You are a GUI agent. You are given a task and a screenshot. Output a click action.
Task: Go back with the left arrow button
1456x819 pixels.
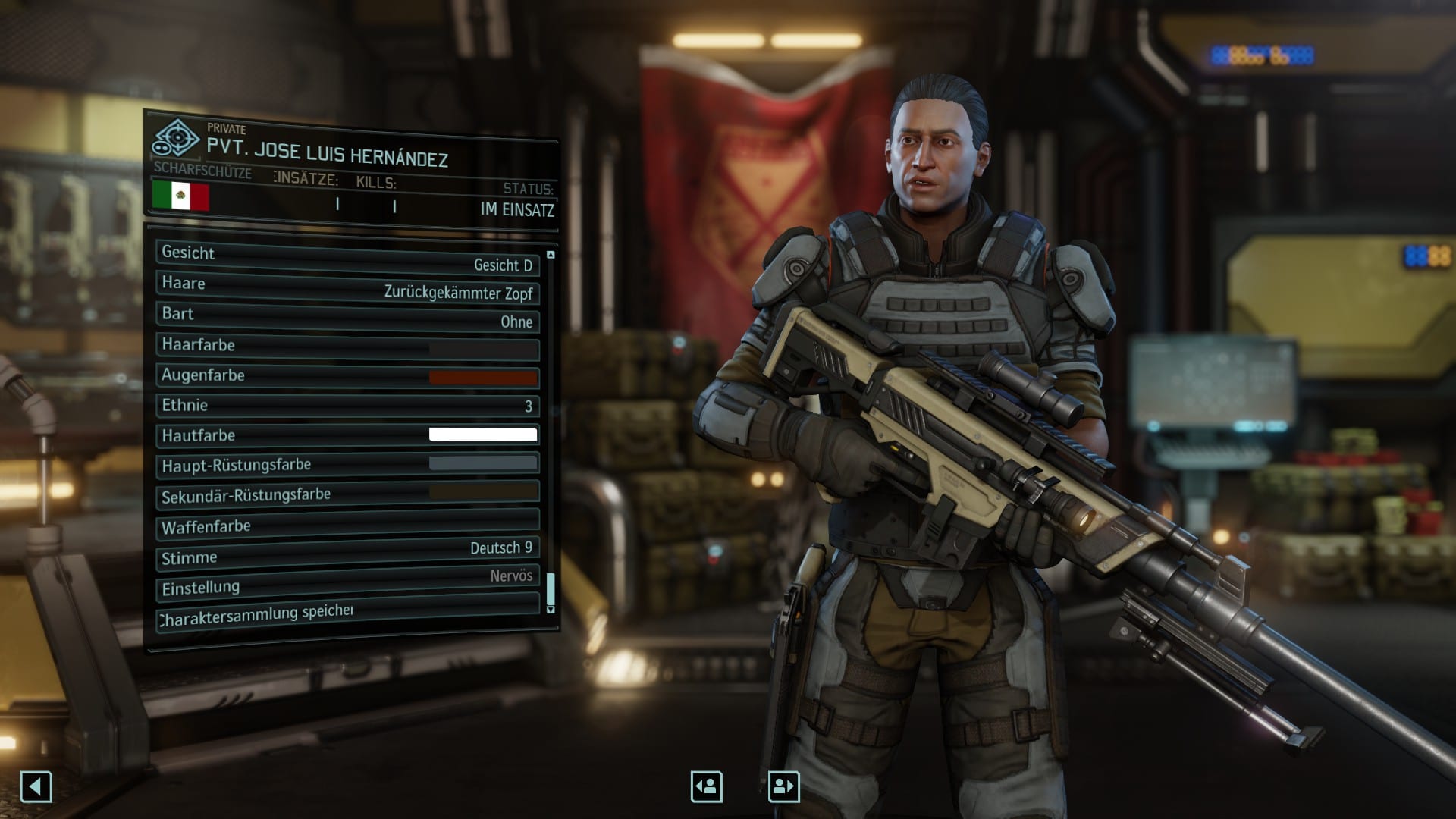pyautogui.click(x=36, y=786)
